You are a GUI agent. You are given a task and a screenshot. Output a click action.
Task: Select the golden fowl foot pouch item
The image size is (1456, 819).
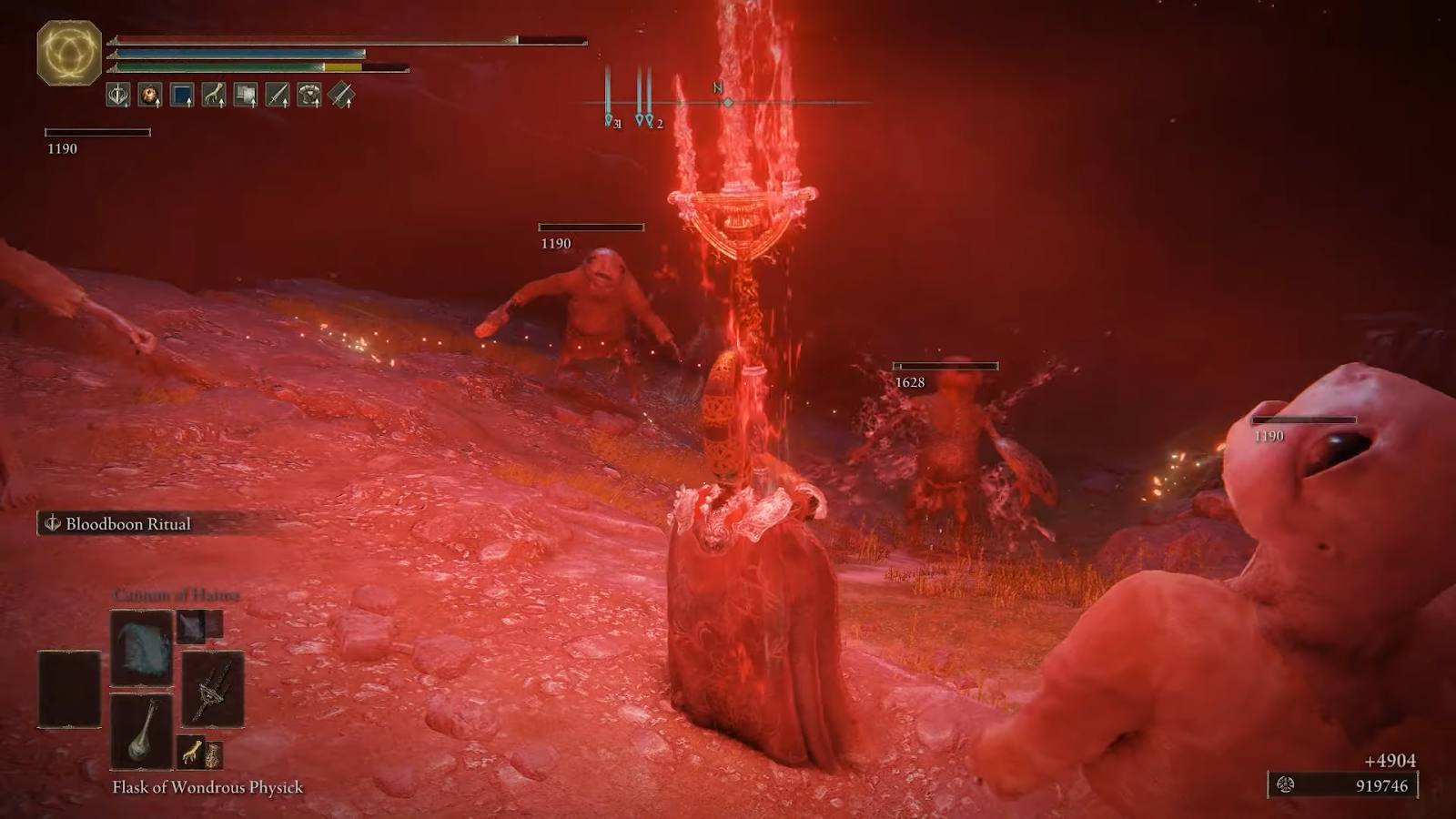pyautogui.click(x=191, y=753)
